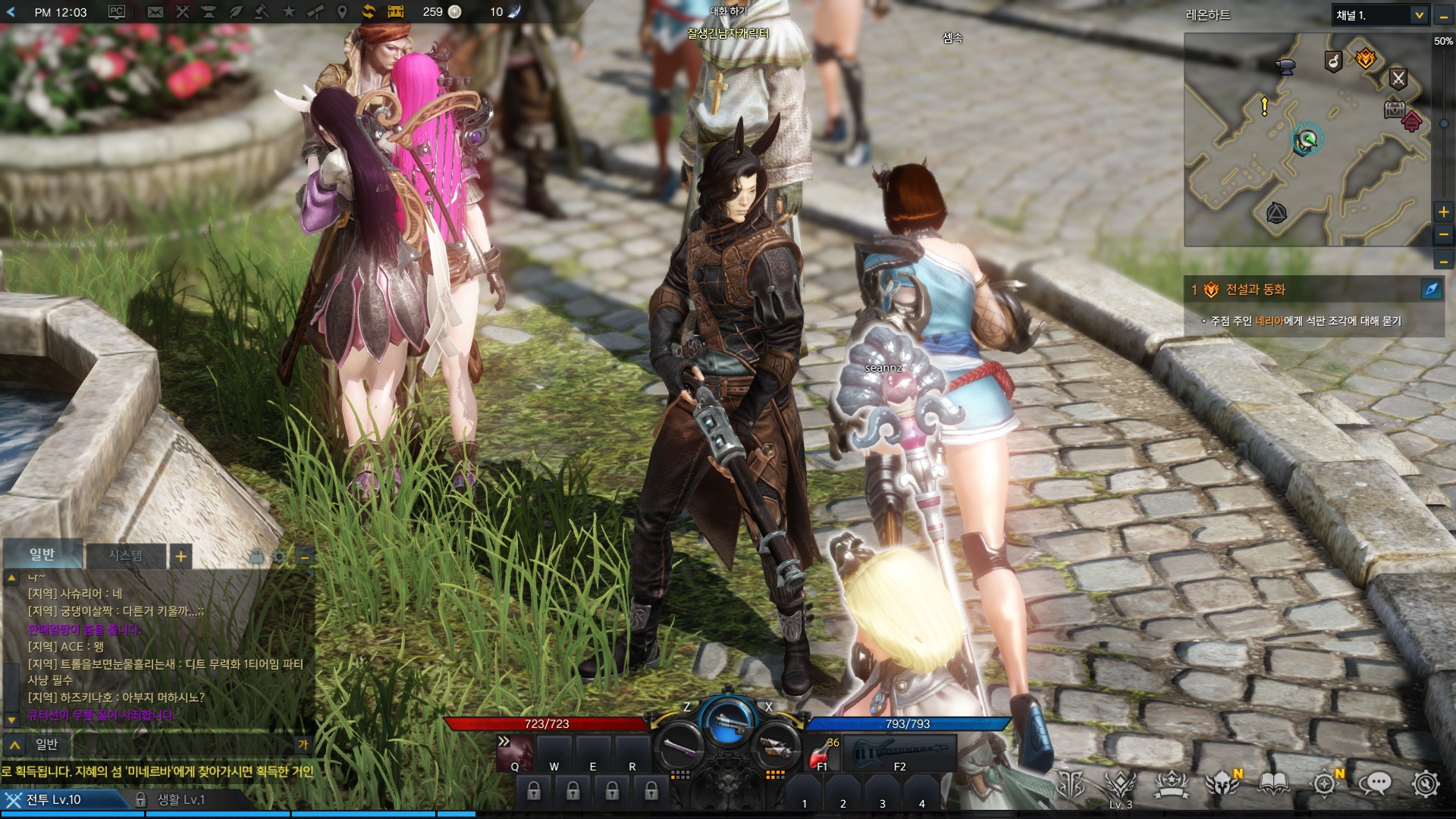Open the speech bubble community icon
The width and height of the screenshot is (1456, 819).
pos(1374,783)
